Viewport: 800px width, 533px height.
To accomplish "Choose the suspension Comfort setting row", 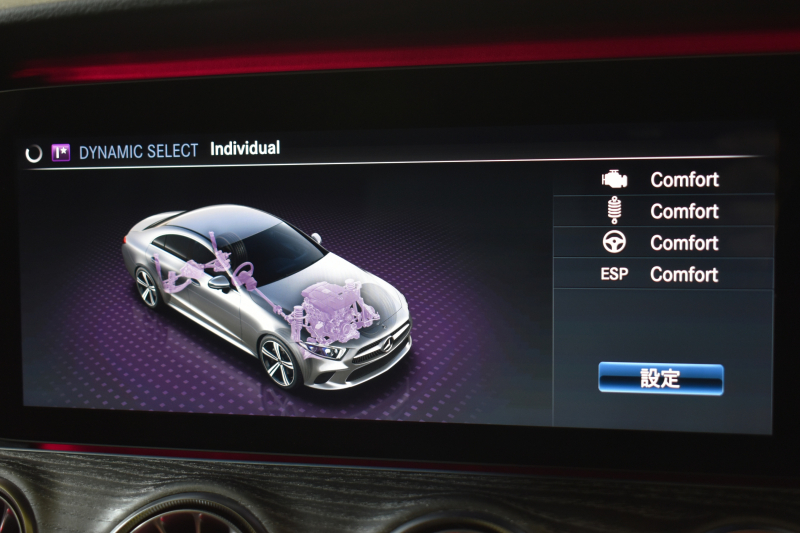I will click(663, 211).
